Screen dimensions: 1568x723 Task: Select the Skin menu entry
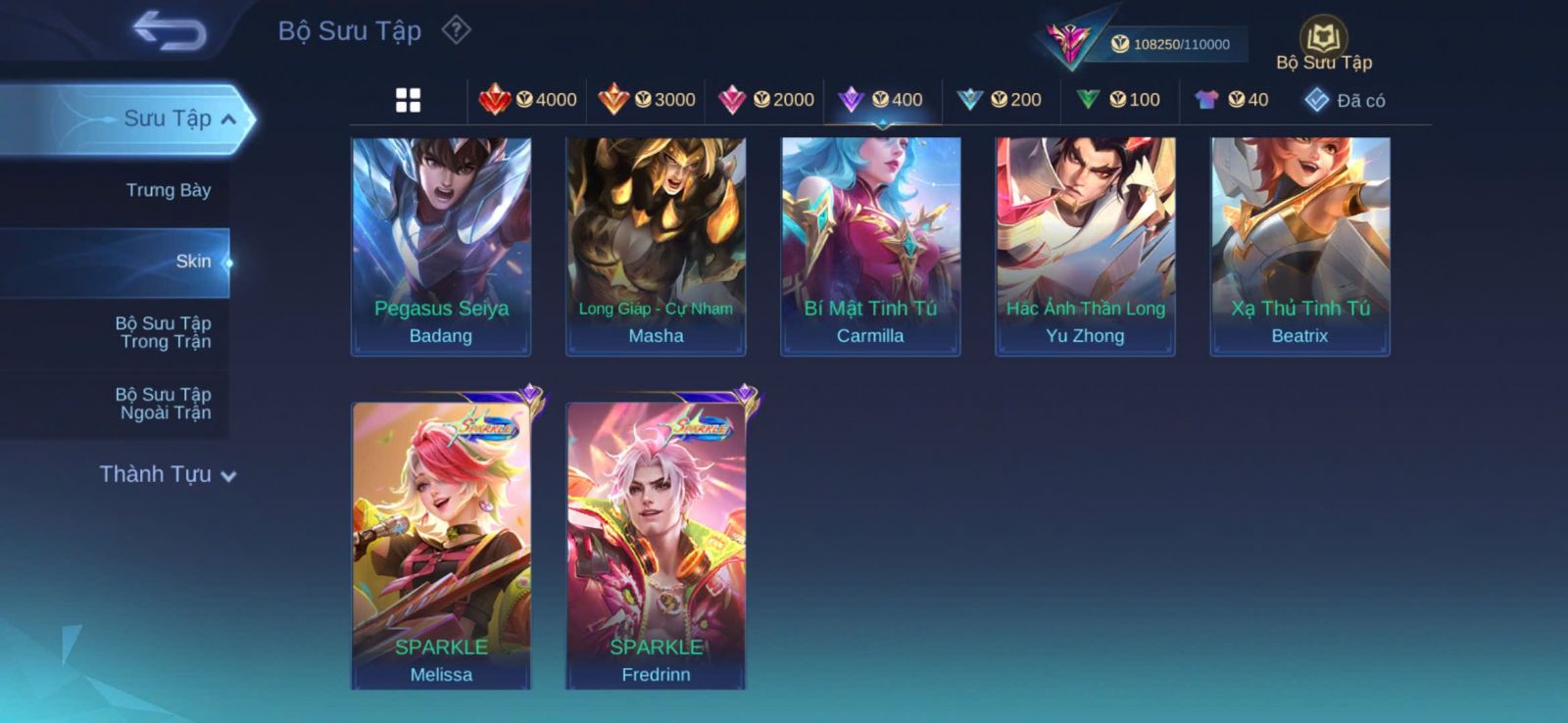click(x=192, y=262)
